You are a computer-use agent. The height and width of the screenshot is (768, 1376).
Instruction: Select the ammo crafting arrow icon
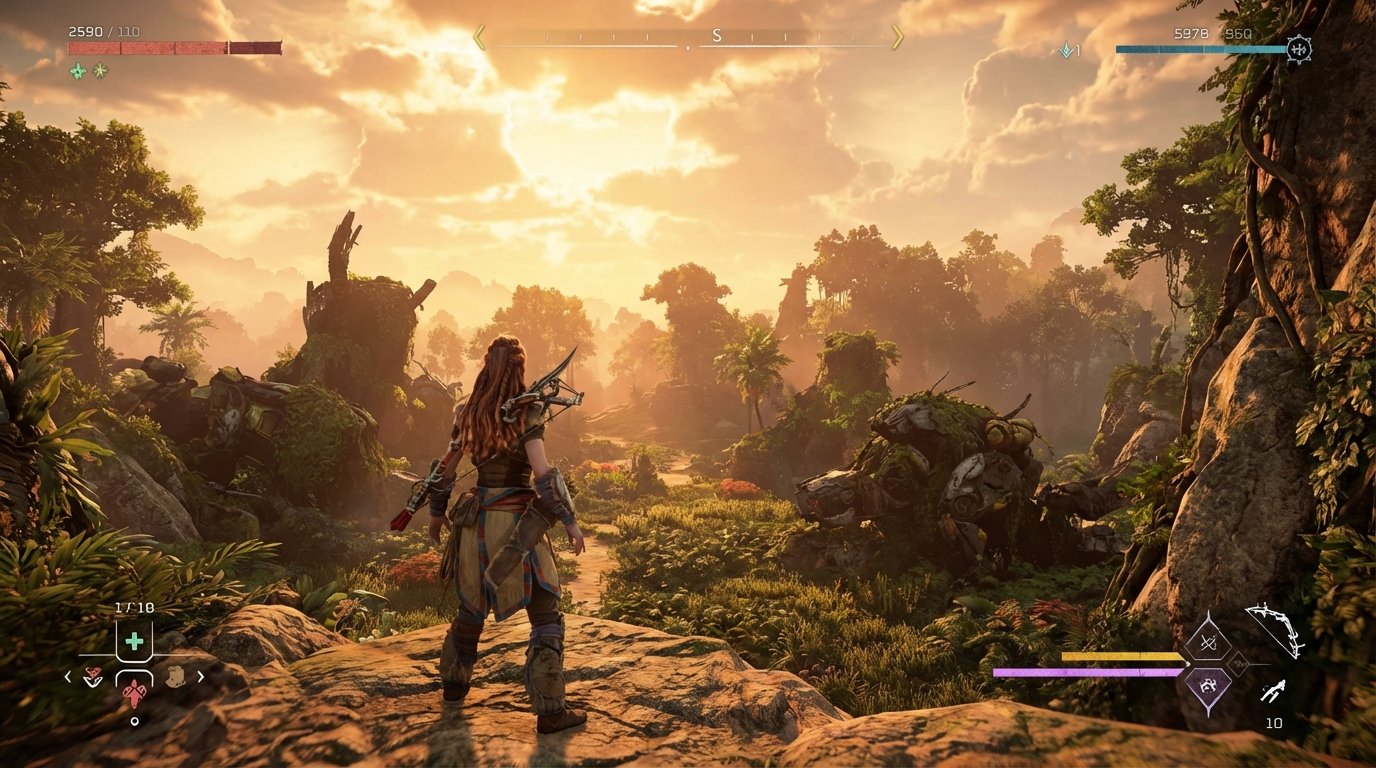[x=1273, y=691]
